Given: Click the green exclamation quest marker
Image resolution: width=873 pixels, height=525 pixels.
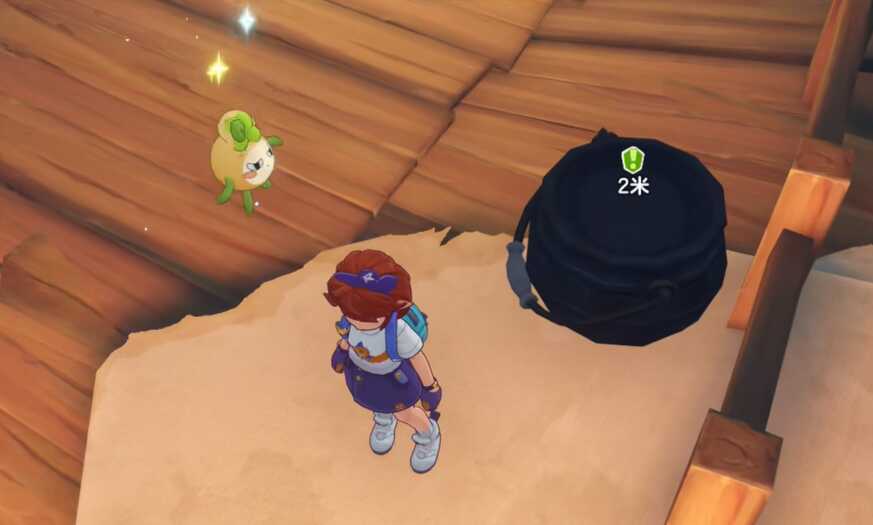Looking at the screenshot, I should click(x=632, y=159).
